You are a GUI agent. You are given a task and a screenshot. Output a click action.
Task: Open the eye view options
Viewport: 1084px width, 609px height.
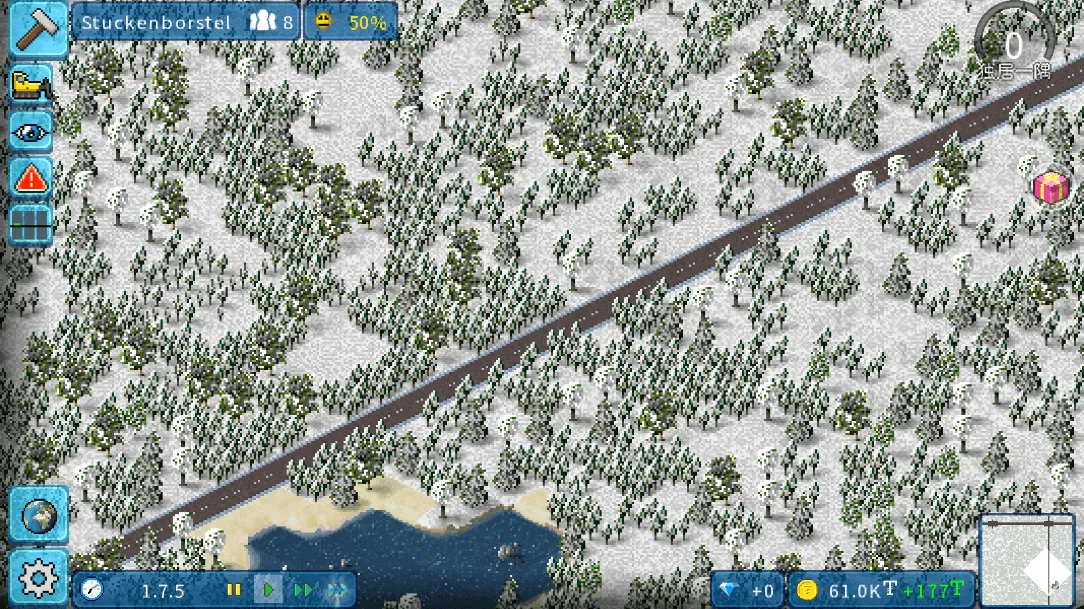[31, 131]
